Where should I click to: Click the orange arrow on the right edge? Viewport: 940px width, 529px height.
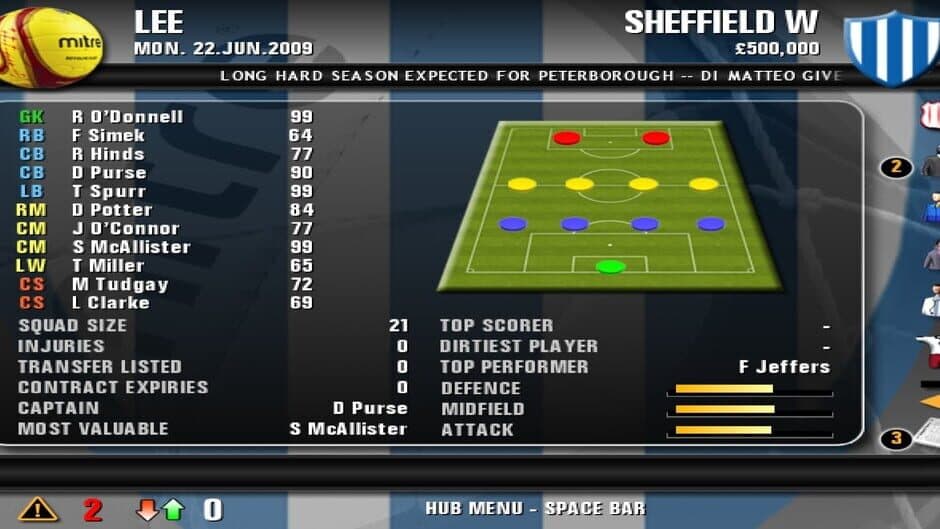point(932,400)
